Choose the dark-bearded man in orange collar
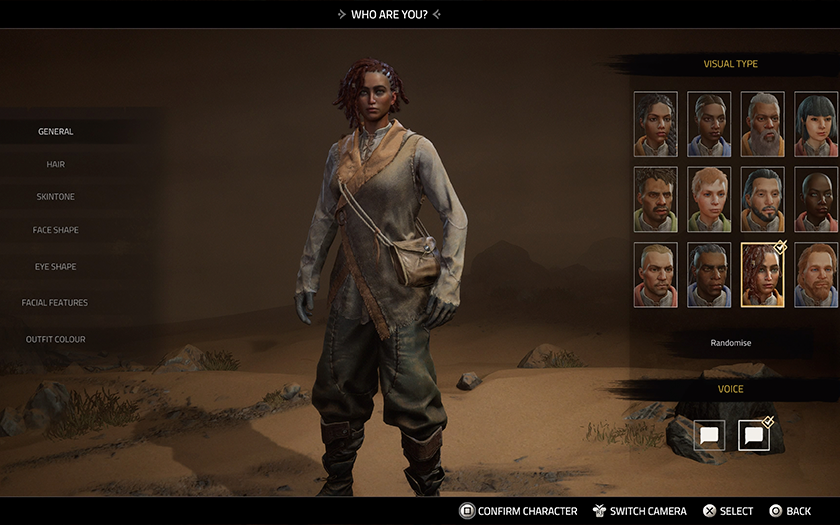Image resolution: width=840 pixels, height=525 pixels. click(x=762, y=199)
